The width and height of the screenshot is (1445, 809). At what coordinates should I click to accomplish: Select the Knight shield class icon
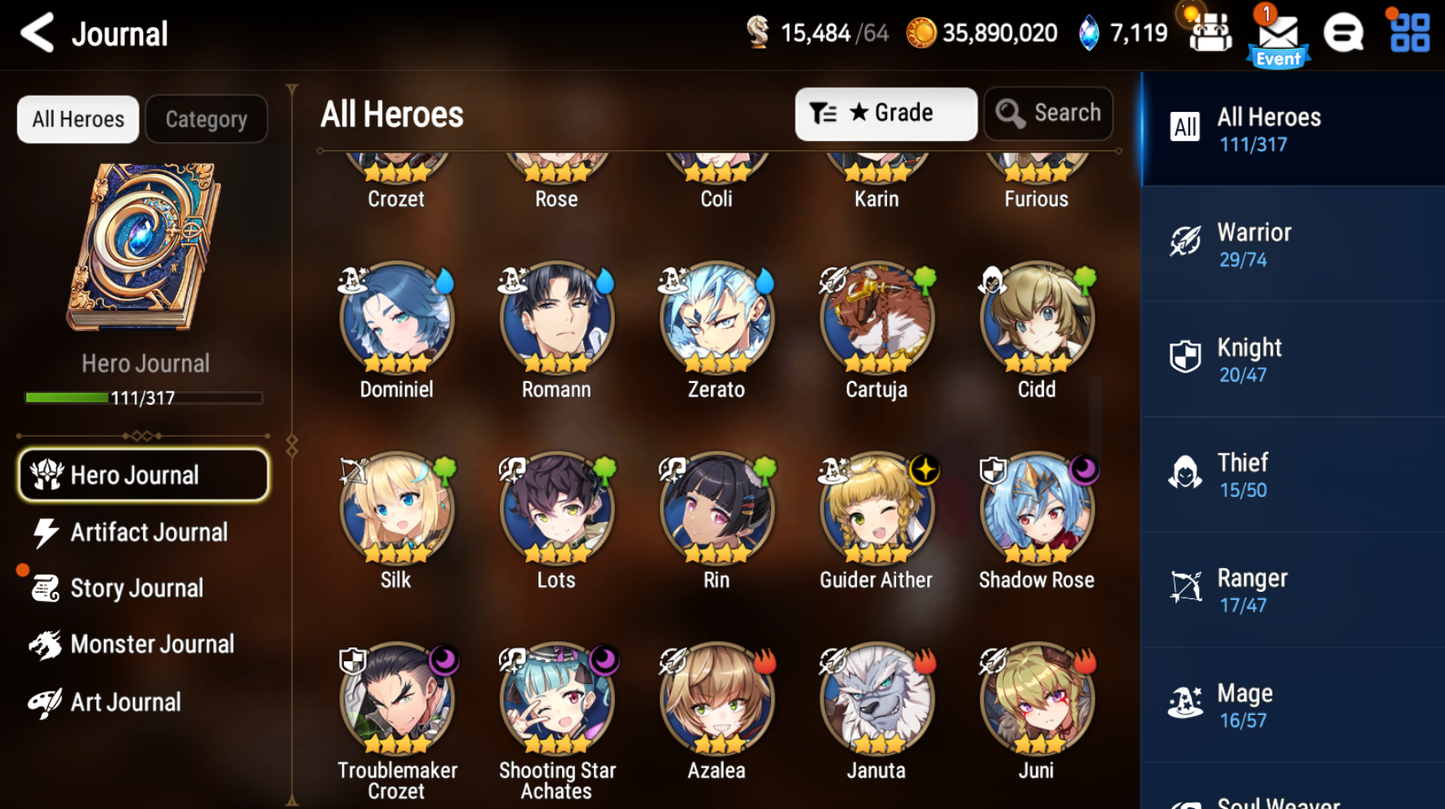(x=1186, y=358)
